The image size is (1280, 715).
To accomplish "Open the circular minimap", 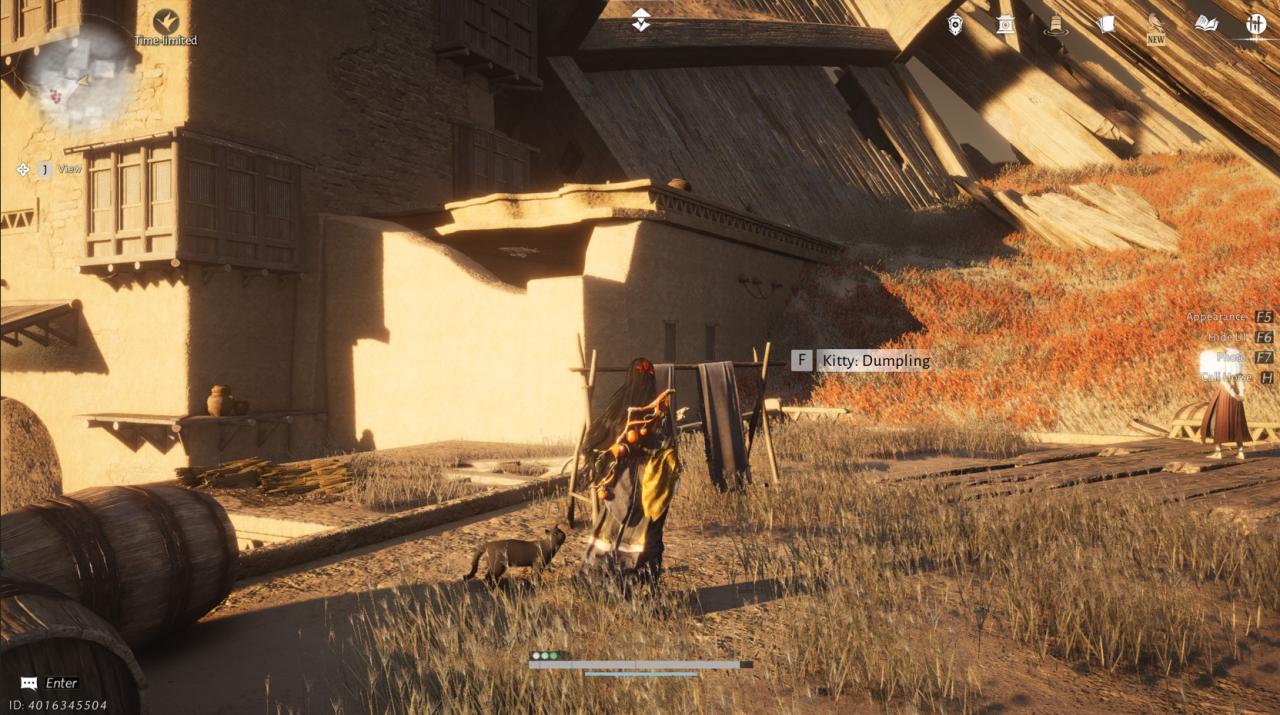I will (78, 75).
